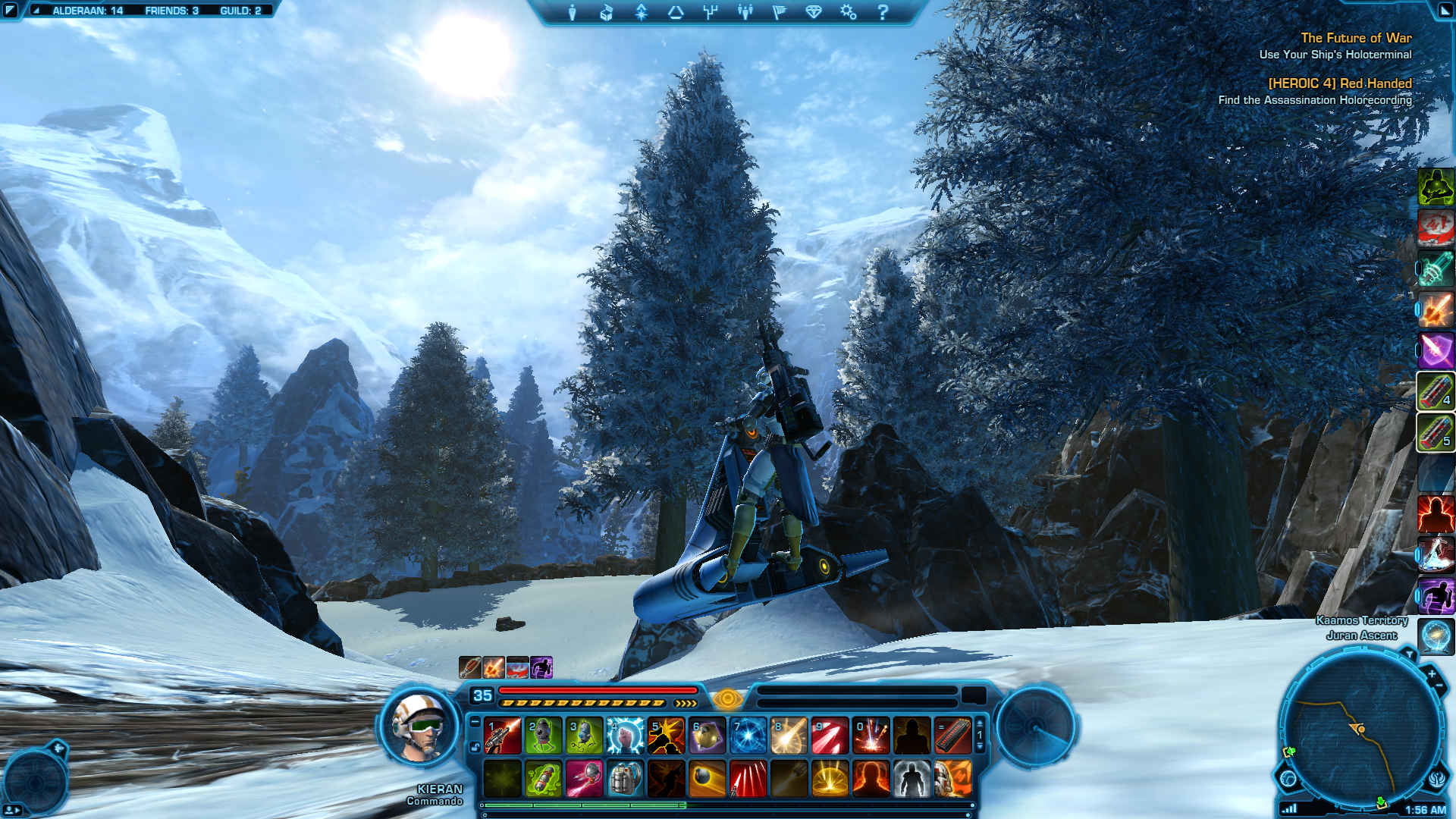Image resolution: width=1456 pixels, height=819 pixels.
Task: Open the Inventory crate icon
Action: 606,12
